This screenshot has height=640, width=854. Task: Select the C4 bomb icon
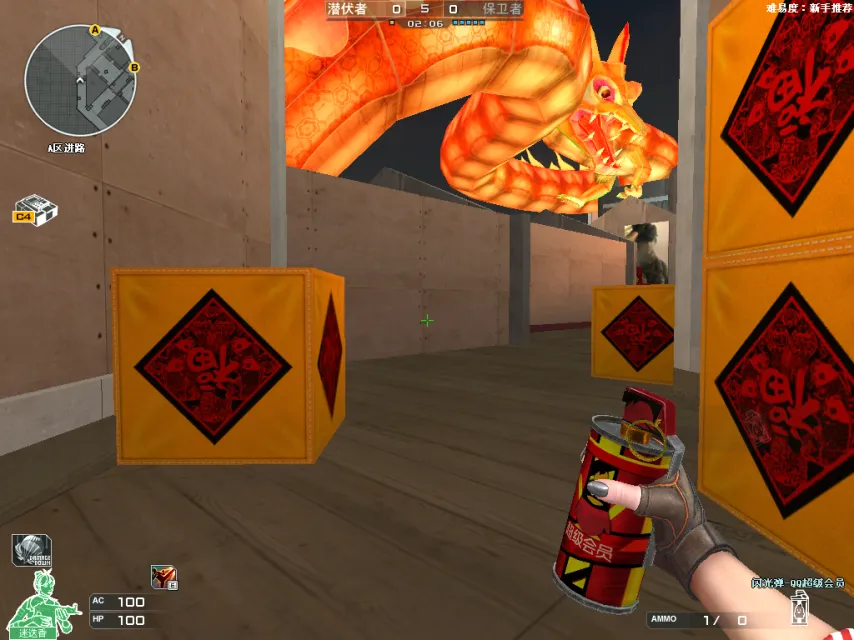pos(36,210)
